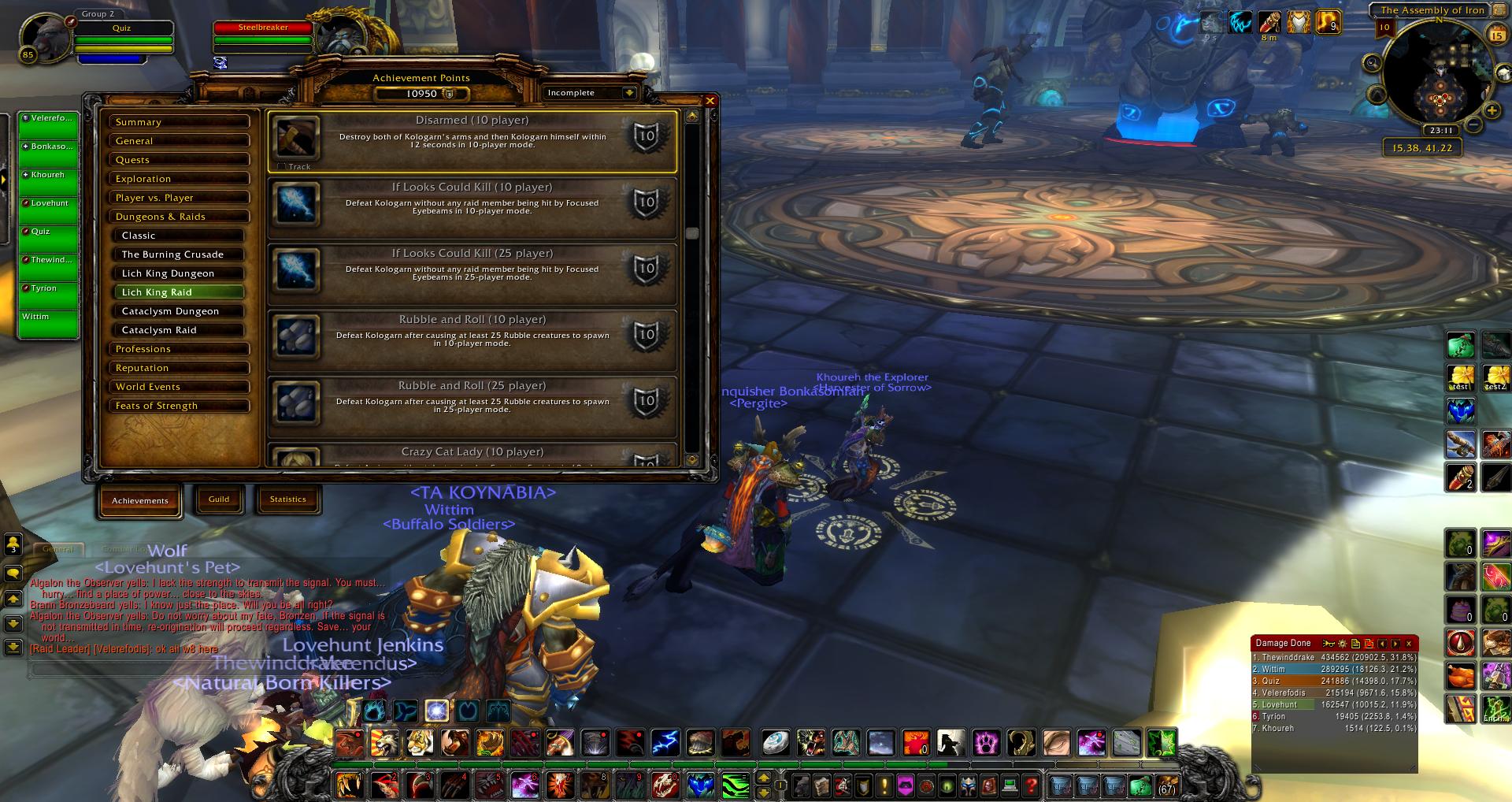Open the General chat tab
The width and height of the screenshot is (1512, 802).
(57, 549)
